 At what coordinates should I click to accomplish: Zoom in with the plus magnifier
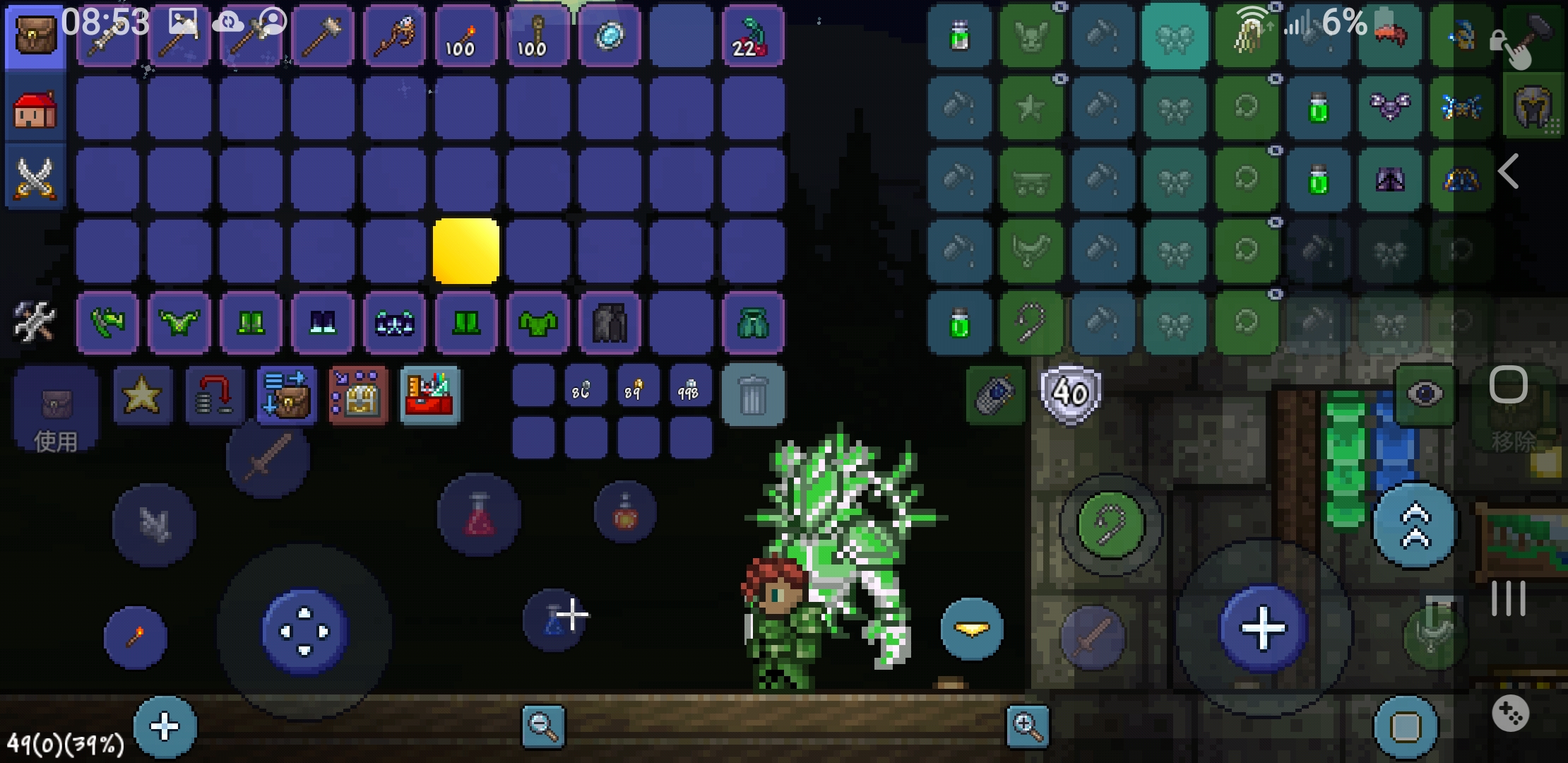[x=1027, y=726]
